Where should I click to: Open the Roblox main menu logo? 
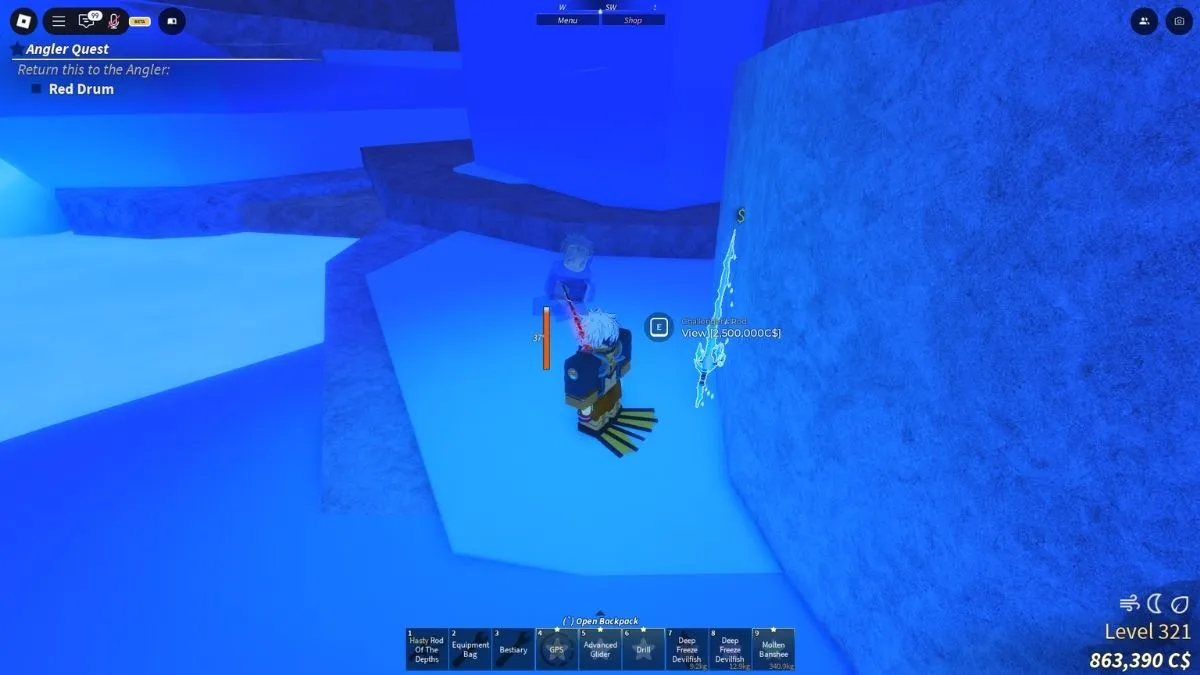(x=24, y=20)
